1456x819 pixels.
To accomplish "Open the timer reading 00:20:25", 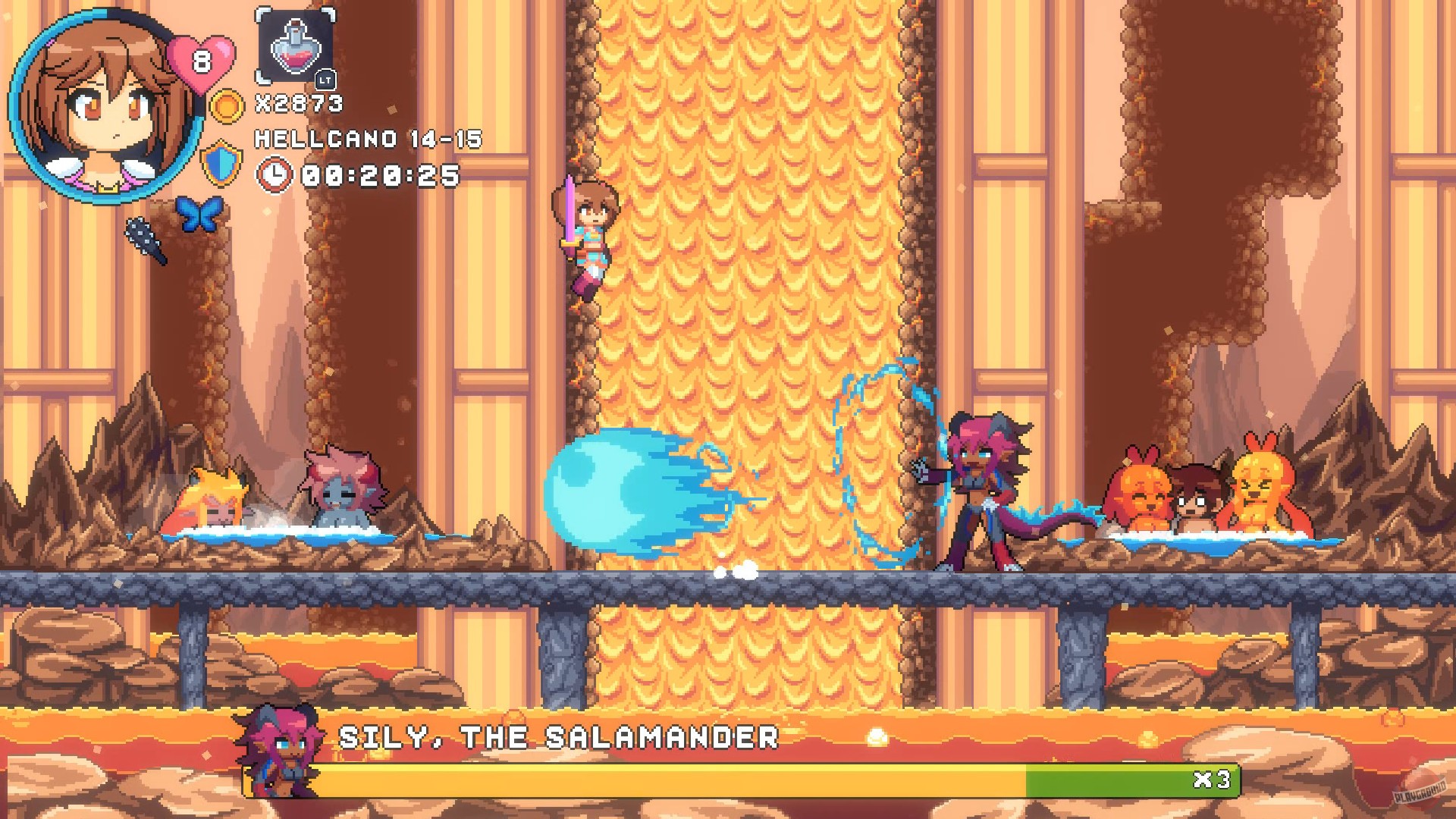I will point(379,176).
